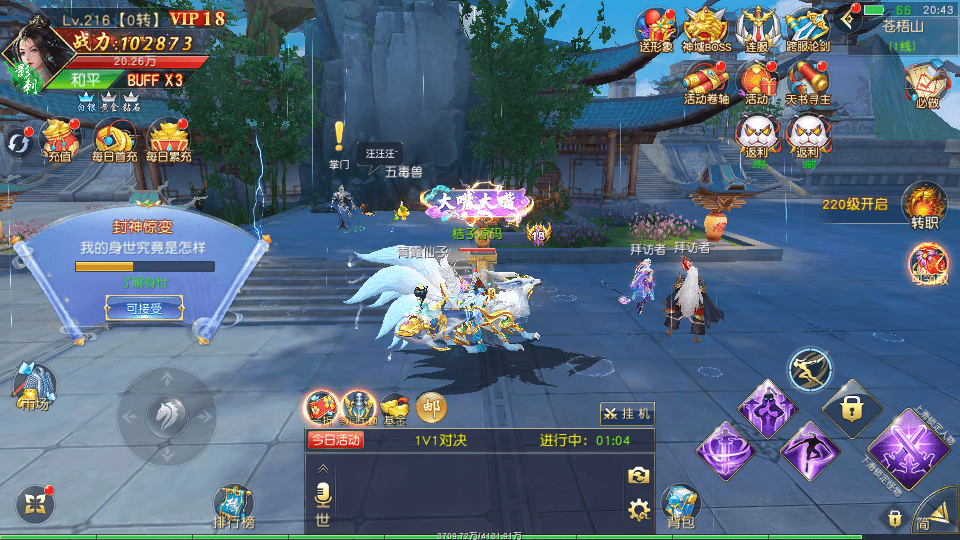Open the 活动卷轴 event scroll

coord(707,80)
